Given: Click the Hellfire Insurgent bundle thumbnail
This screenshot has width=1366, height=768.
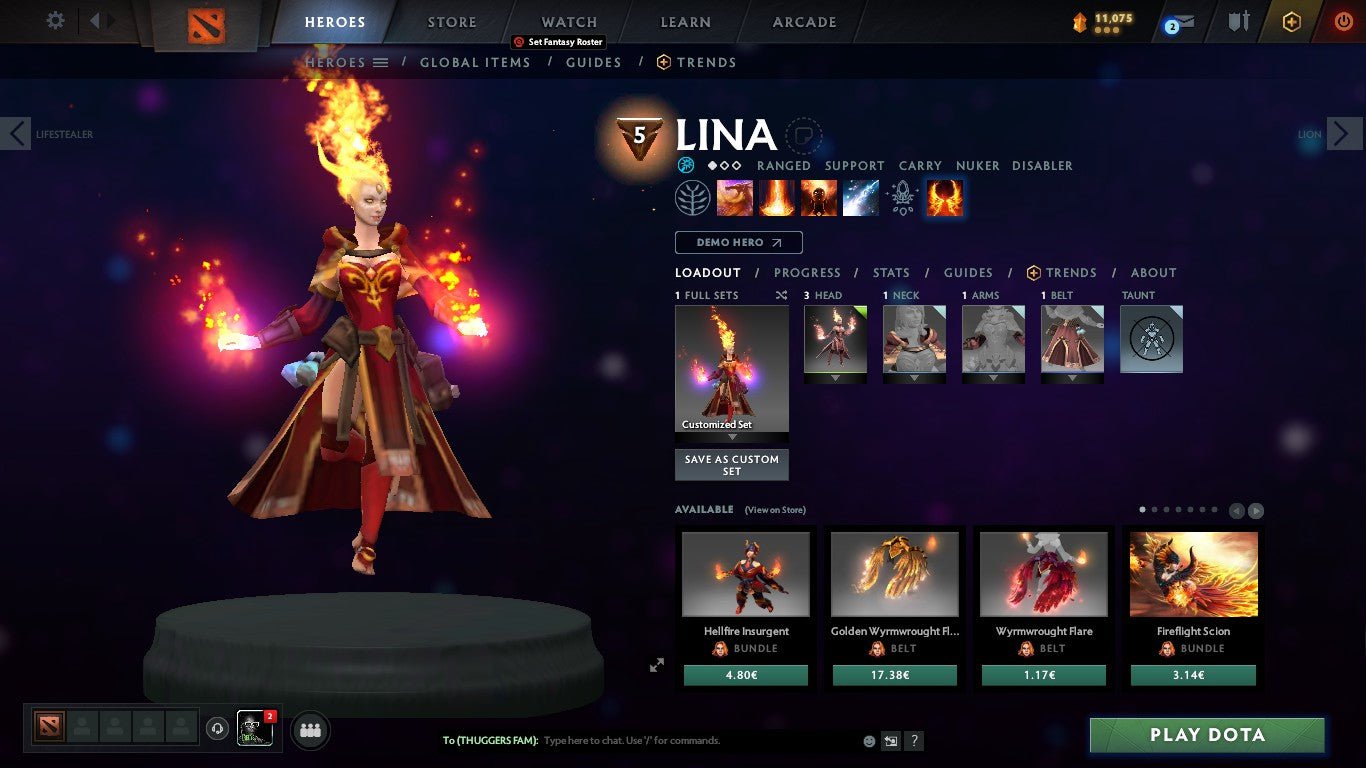Looking at the screenshot, I should (x=745, y=574).
